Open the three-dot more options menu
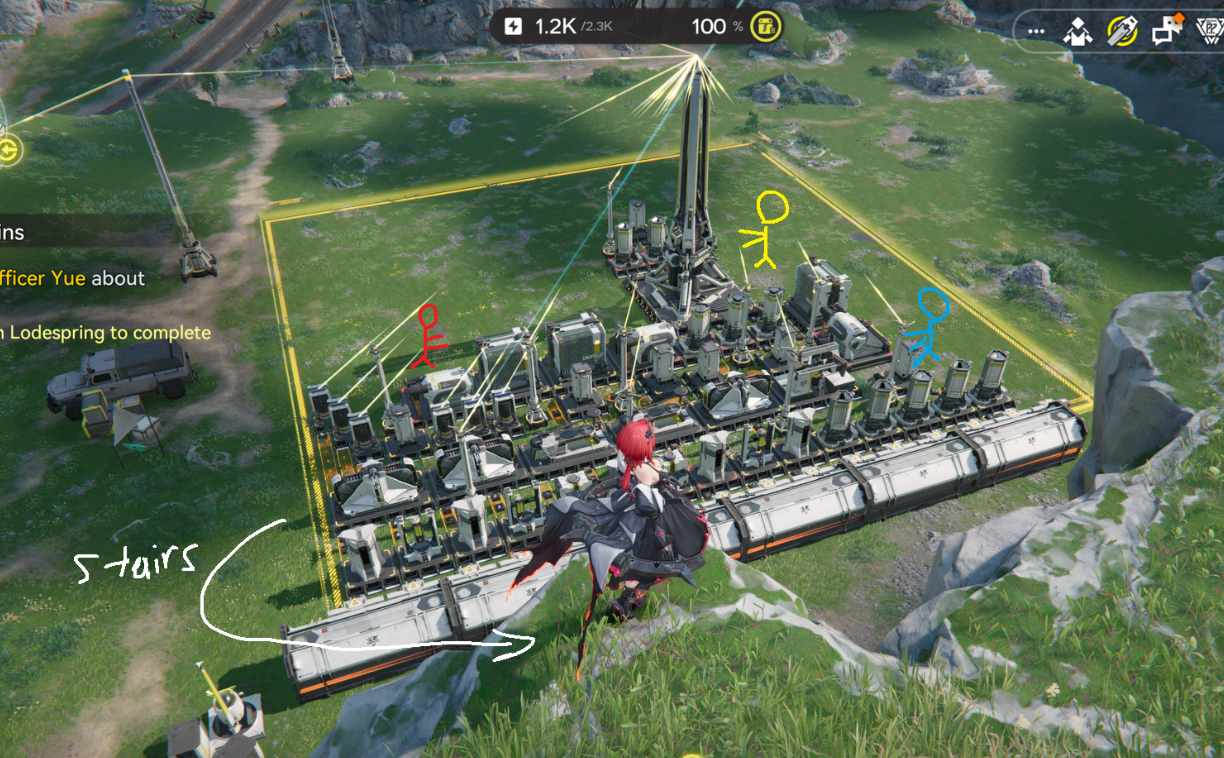1224x758 pixels. point(1036,32)
